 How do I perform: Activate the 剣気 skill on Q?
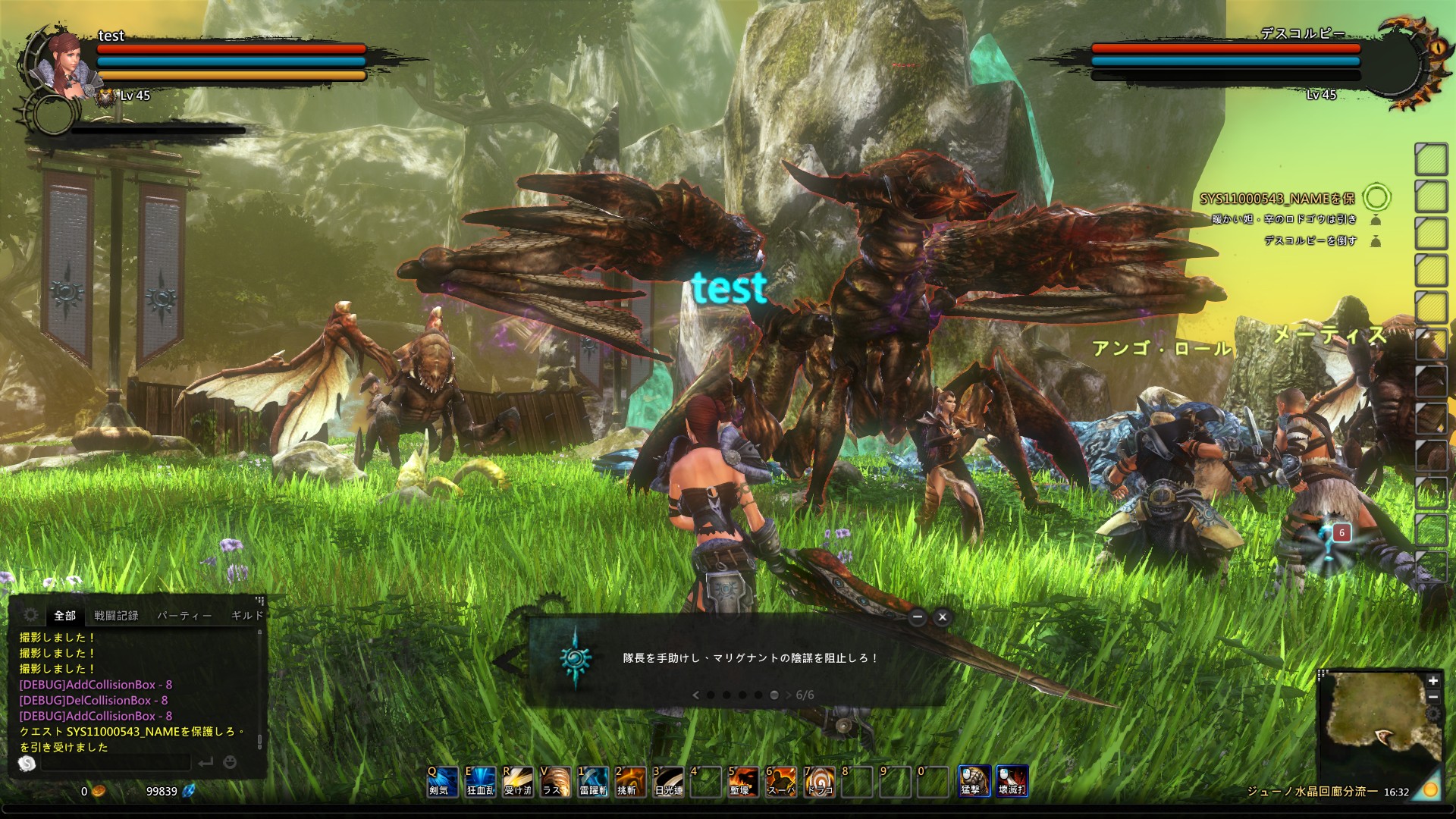[442, 782]
